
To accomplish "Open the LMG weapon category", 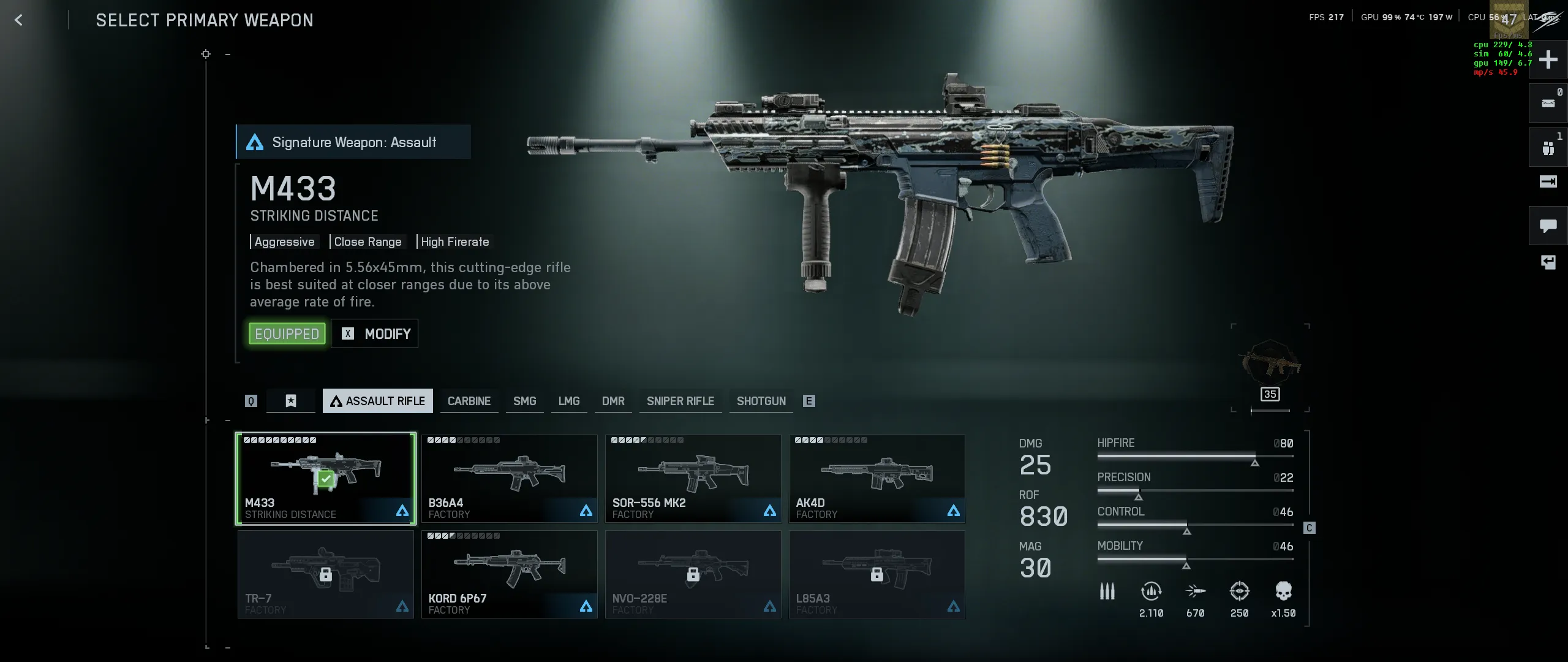I will tap(569, 401).
